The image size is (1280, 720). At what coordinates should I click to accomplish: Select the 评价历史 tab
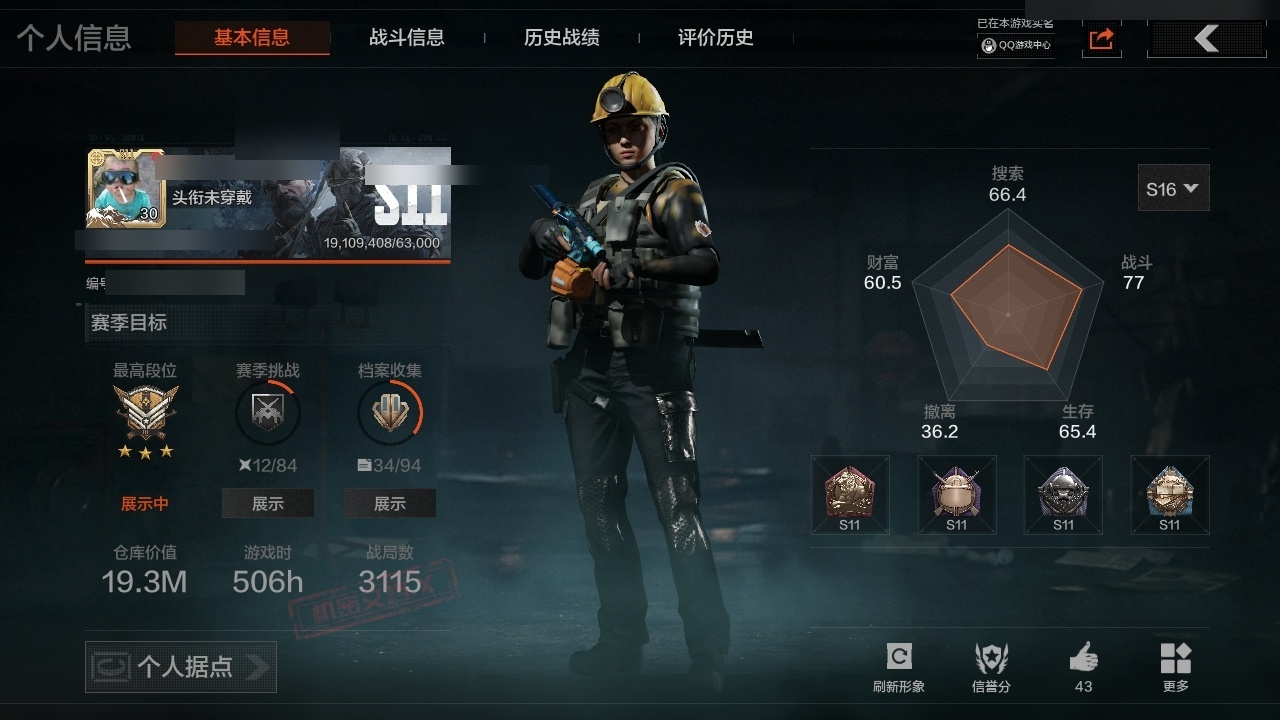click(716, 38)
